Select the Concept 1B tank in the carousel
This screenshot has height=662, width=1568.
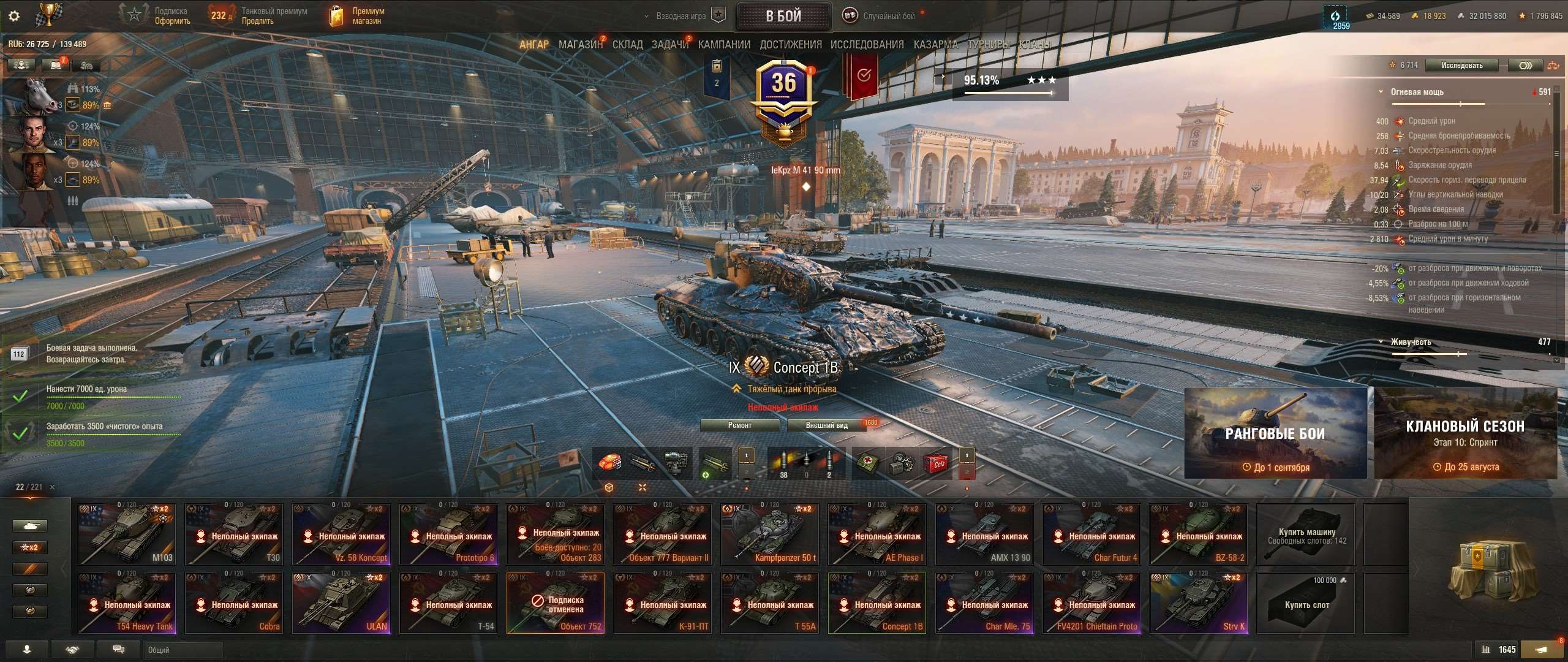coord(878,603)
